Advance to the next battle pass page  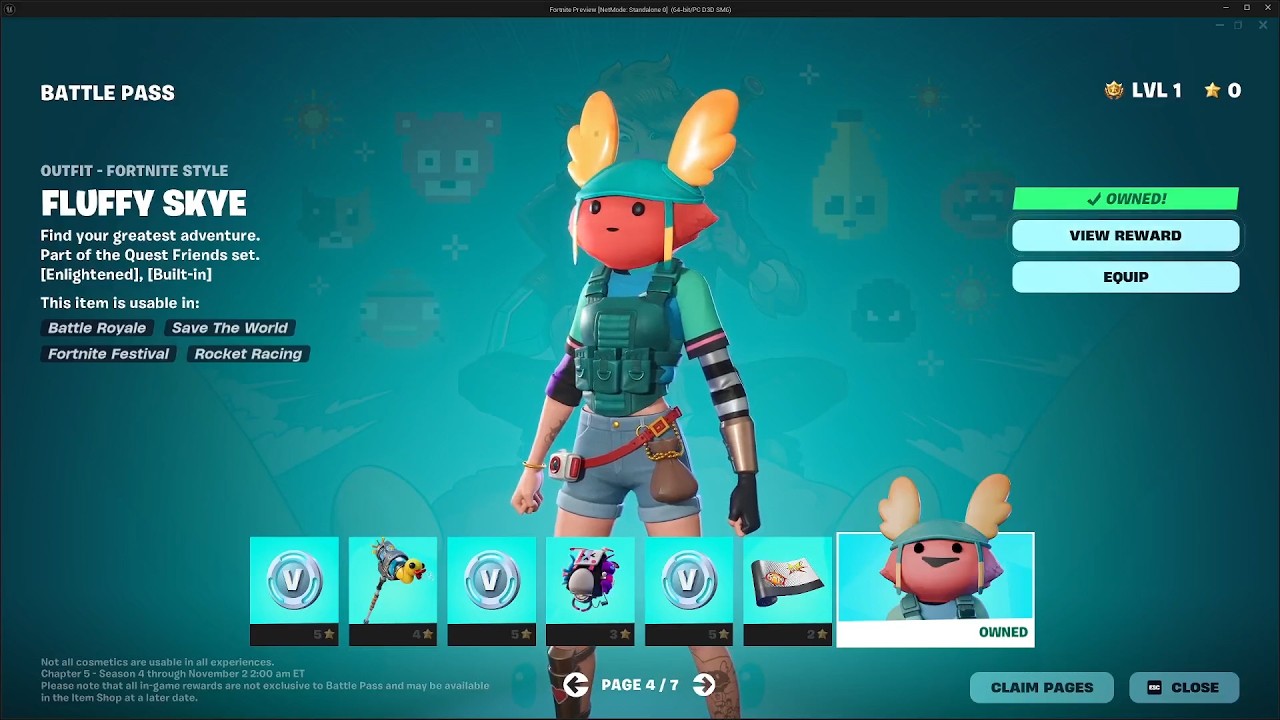tap(704, 685)
